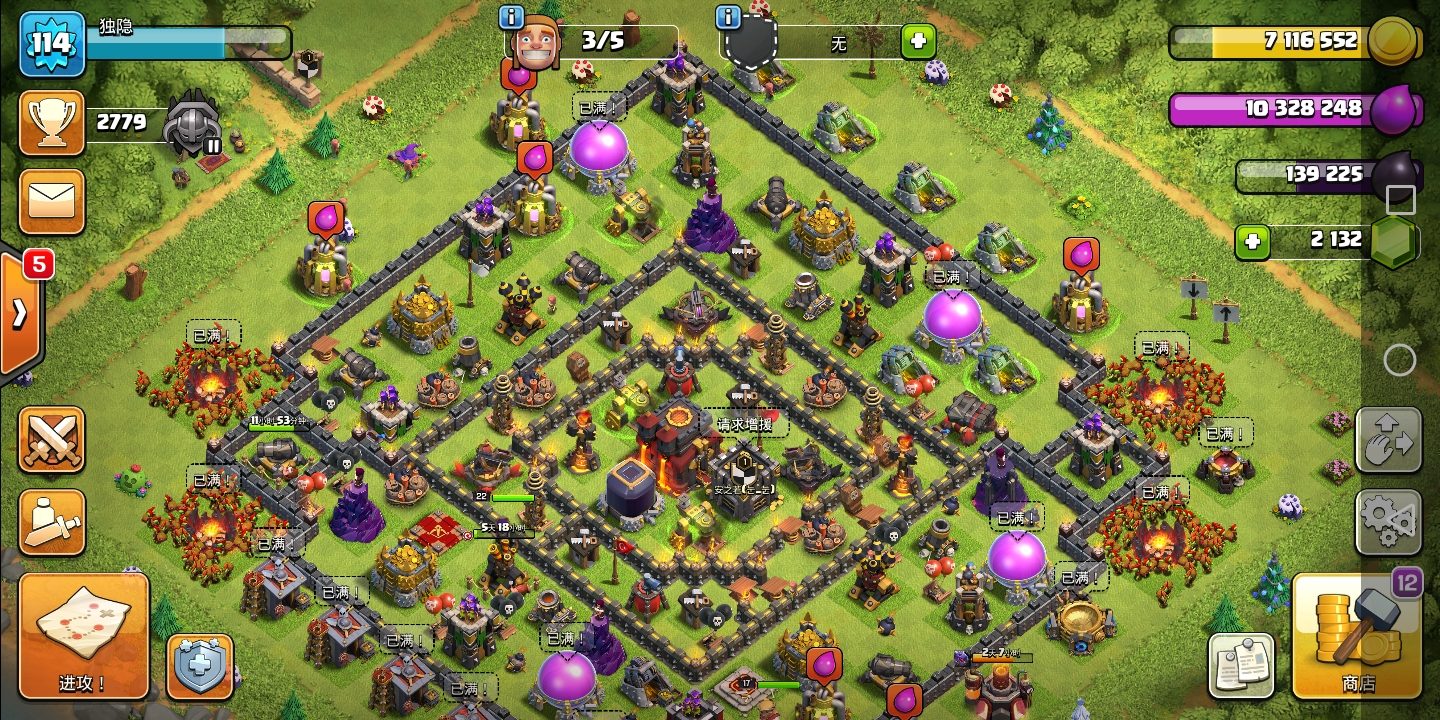Screen dimensions: 1440x720
Task: Open the 商店 shop
Action: point(1357,636)
